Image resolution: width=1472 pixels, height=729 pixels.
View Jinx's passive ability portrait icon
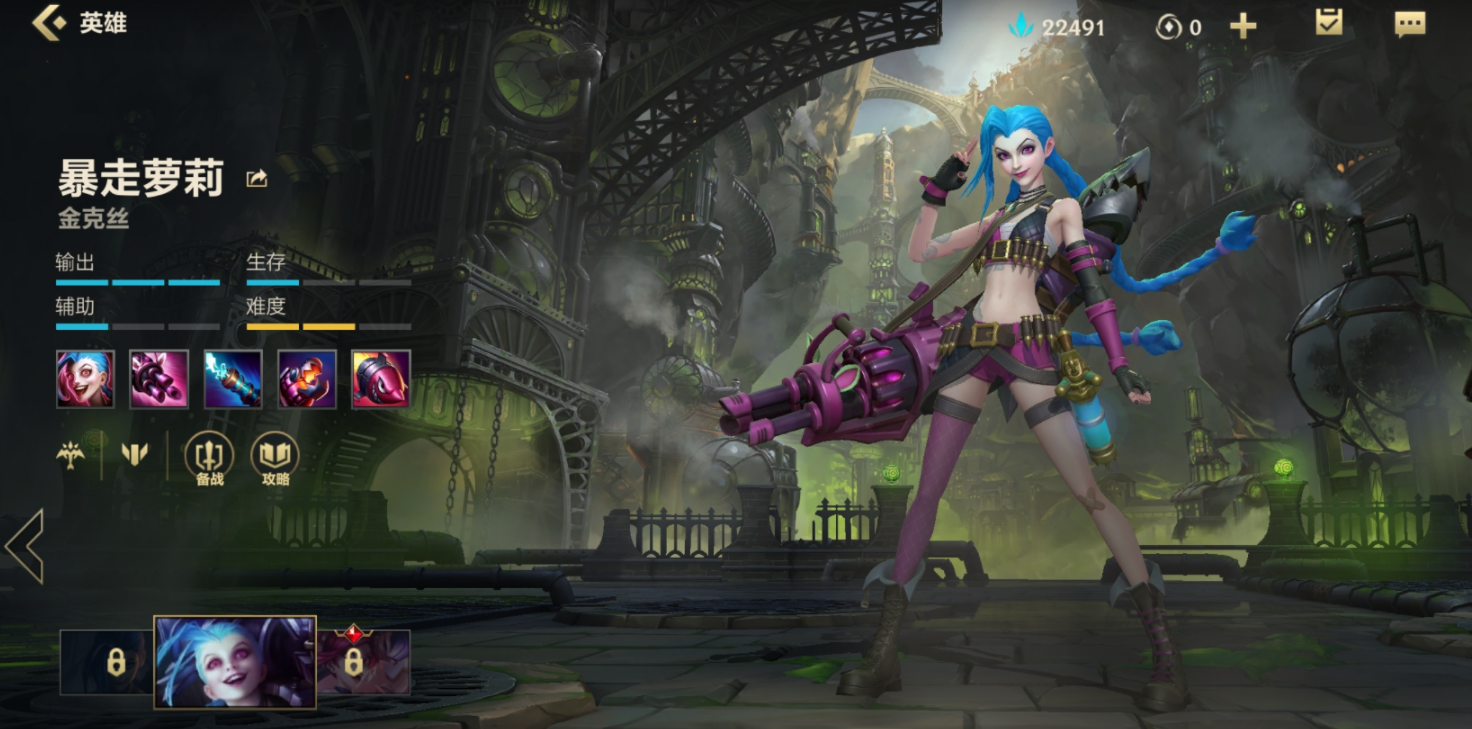click(85, 379)
